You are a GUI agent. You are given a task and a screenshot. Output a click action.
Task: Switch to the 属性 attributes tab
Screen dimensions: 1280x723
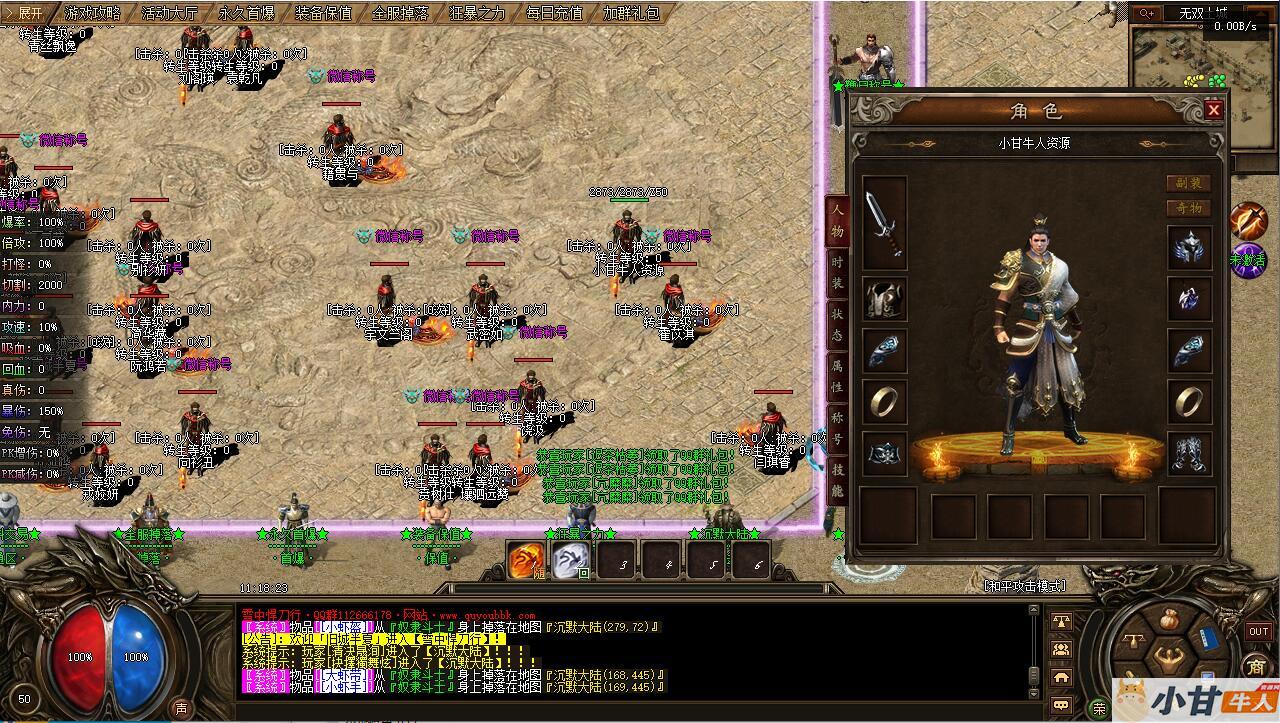837,373
